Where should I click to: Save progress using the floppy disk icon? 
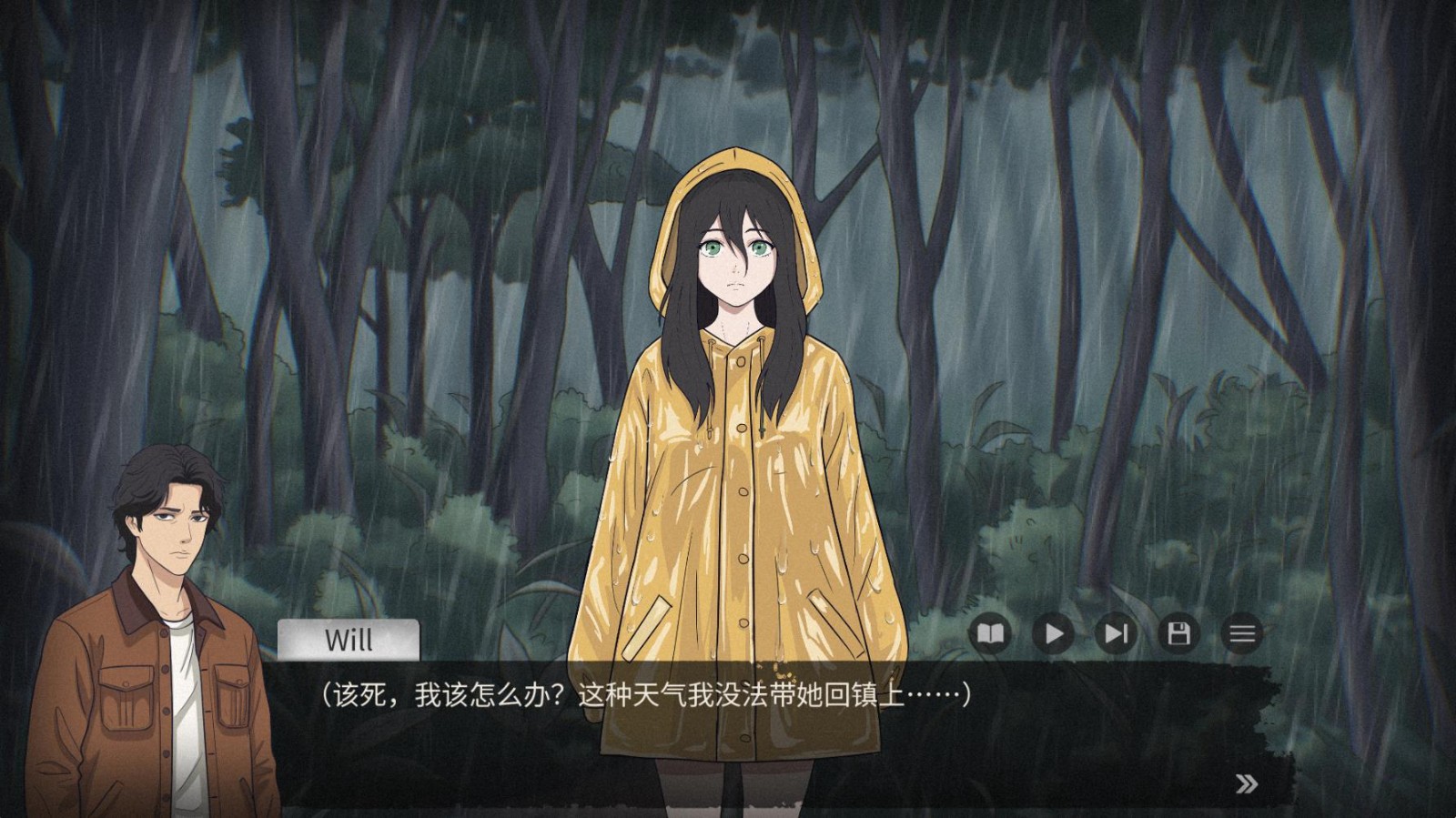1178,633
